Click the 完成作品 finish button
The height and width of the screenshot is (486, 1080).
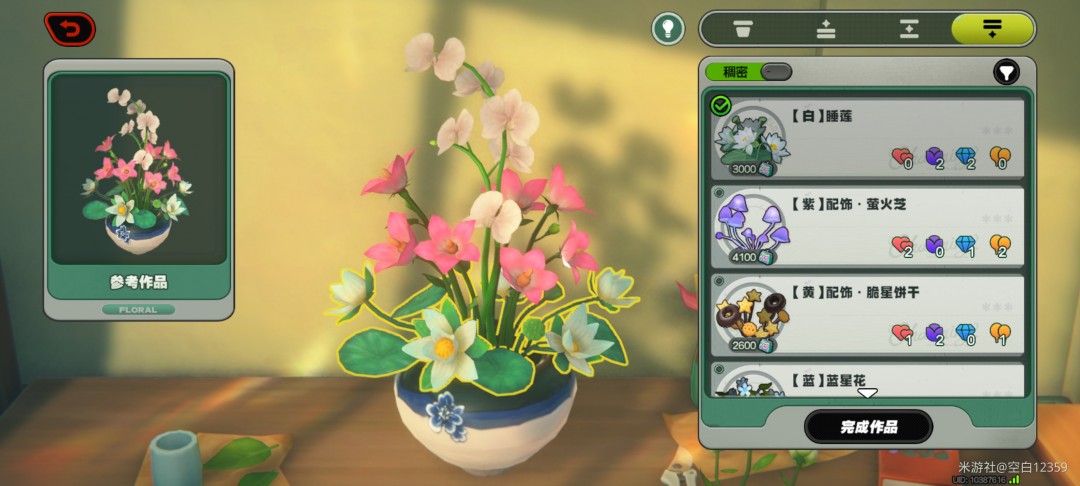click(x=868, y=427)
